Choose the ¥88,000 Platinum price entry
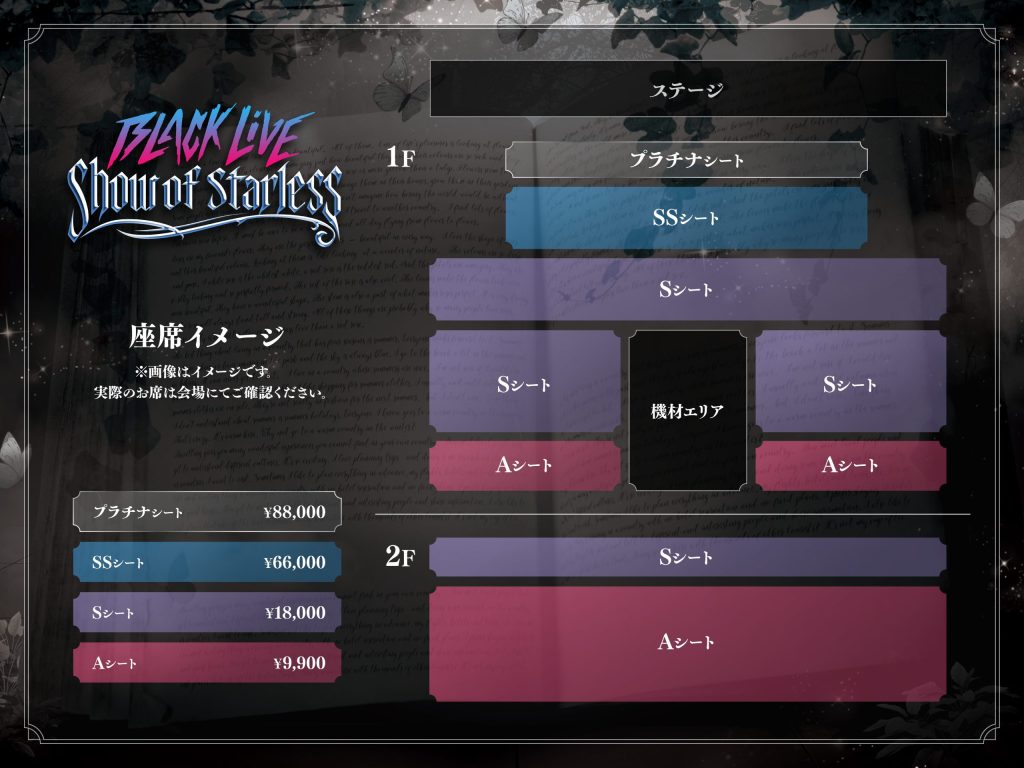This screenshot has height=768, width=1024. pyautogui.click(x=207, y=512)
